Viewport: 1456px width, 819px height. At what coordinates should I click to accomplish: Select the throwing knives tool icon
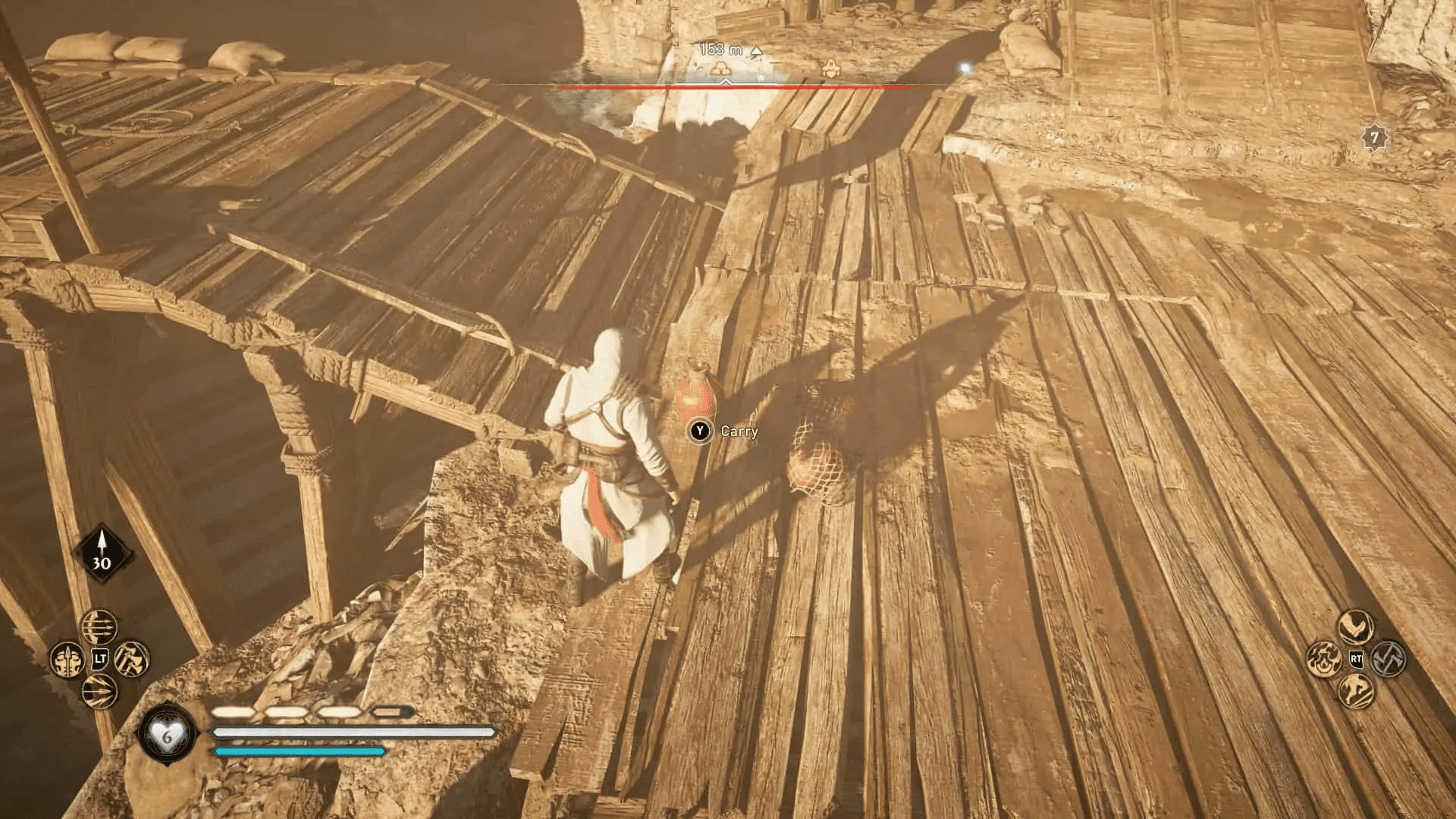point(99,627)
